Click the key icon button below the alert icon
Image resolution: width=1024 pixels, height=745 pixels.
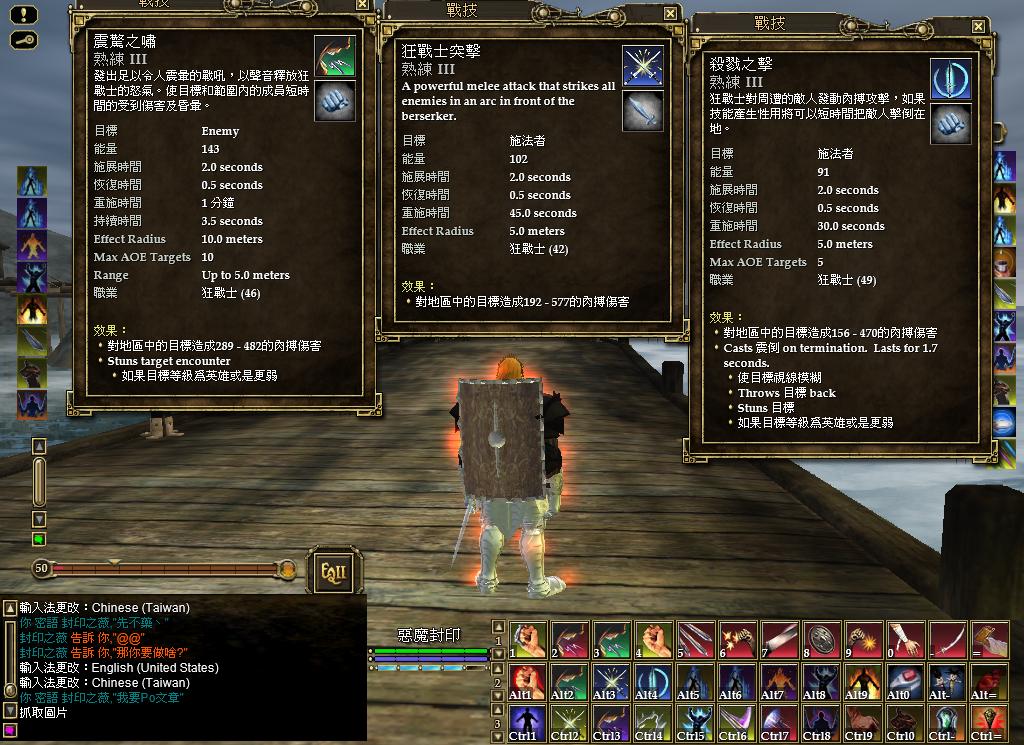click(x=24, y=40)
